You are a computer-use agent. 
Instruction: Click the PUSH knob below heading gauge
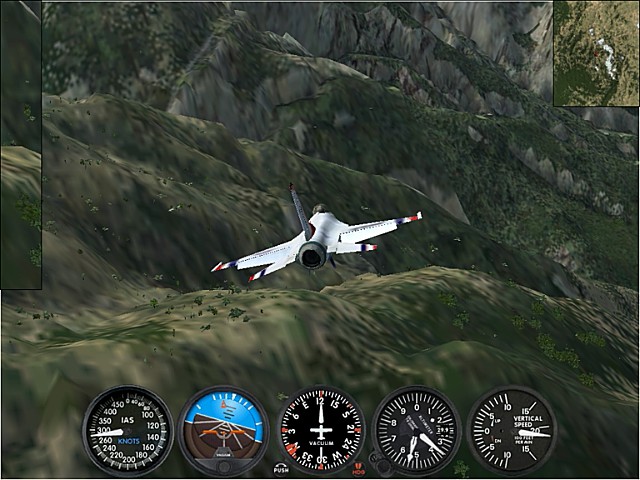coord(281,468)
